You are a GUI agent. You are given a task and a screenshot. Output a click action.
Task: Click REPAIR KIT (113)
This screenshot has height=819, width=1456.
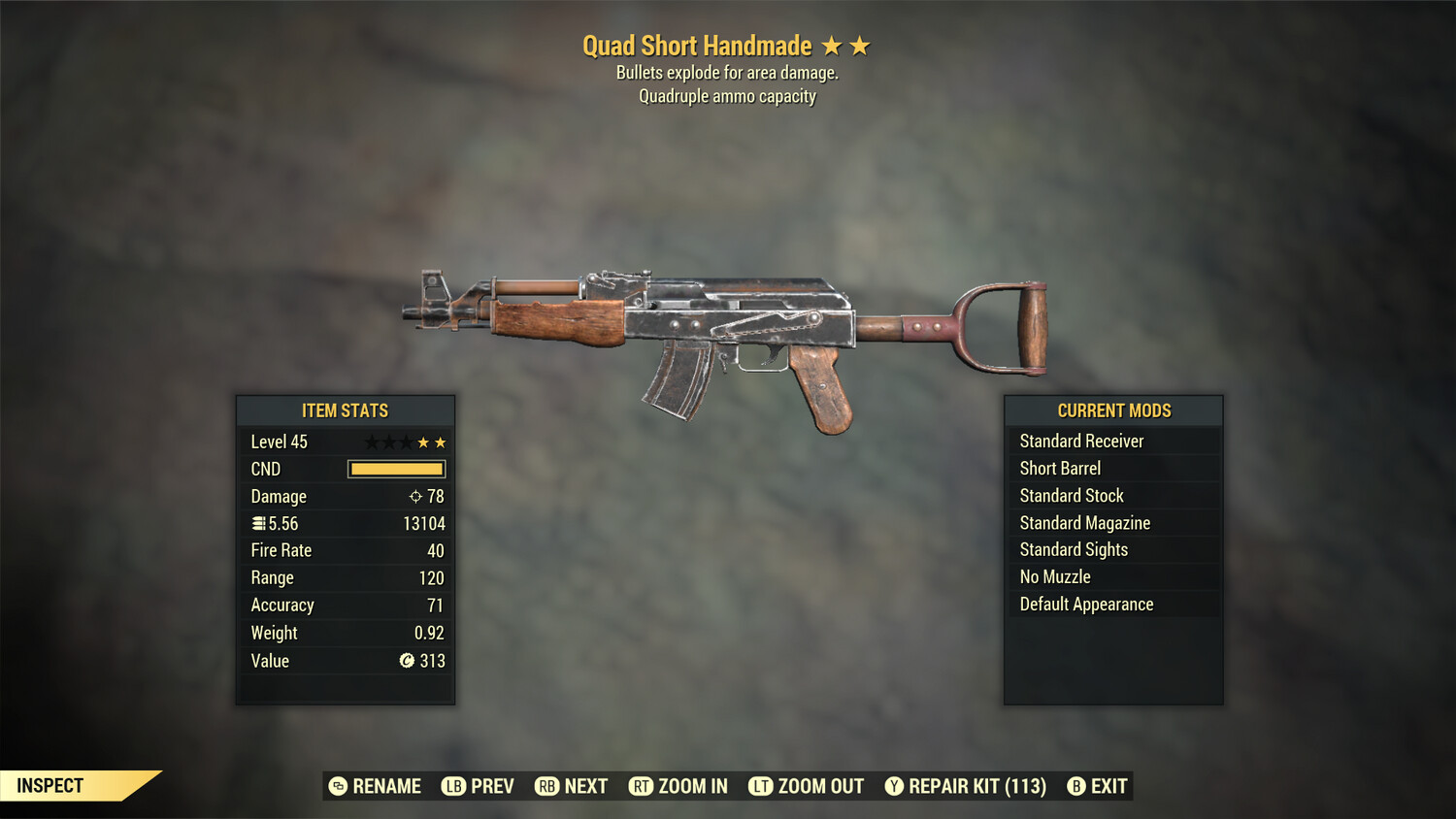[975, 786]
